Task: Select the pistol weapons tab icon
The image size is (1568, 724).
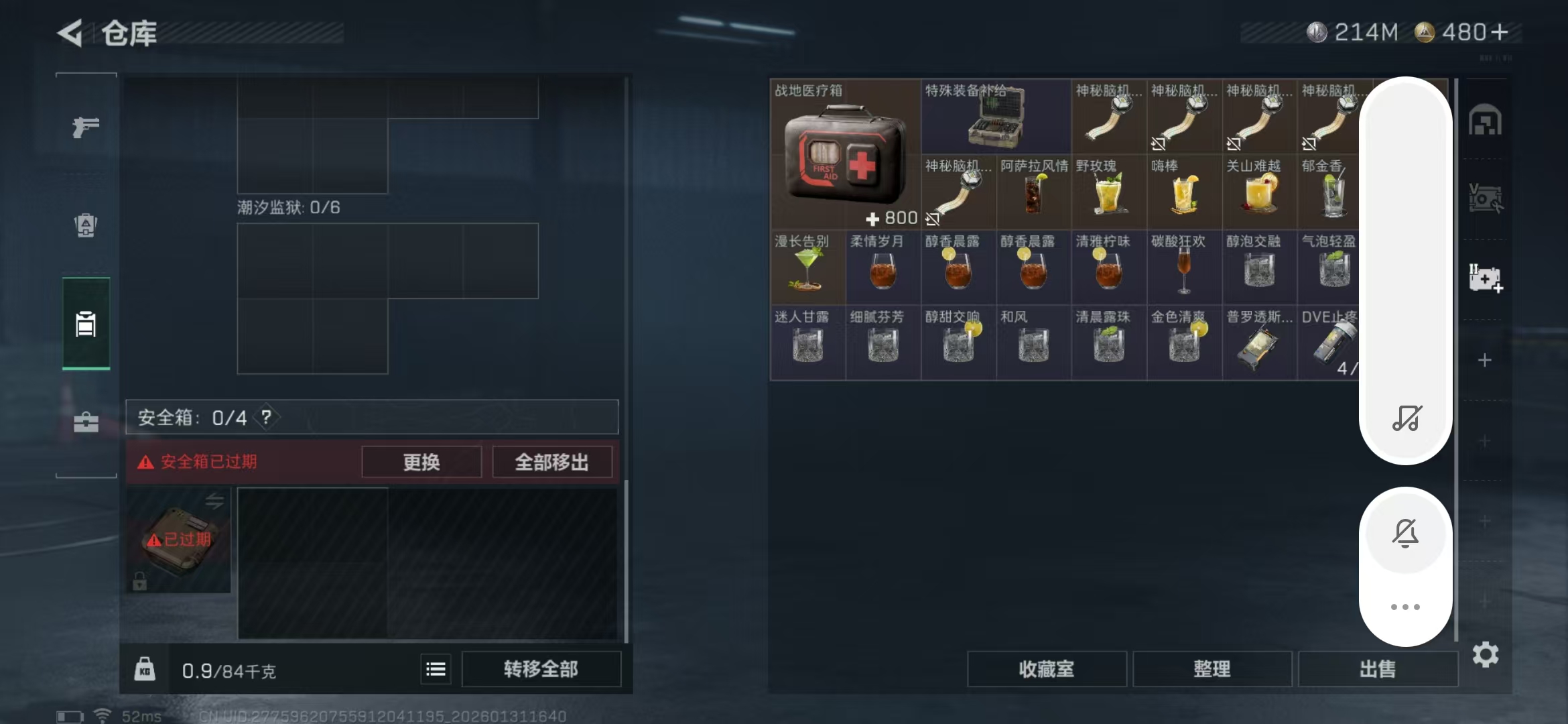Action: coord(86,127)
